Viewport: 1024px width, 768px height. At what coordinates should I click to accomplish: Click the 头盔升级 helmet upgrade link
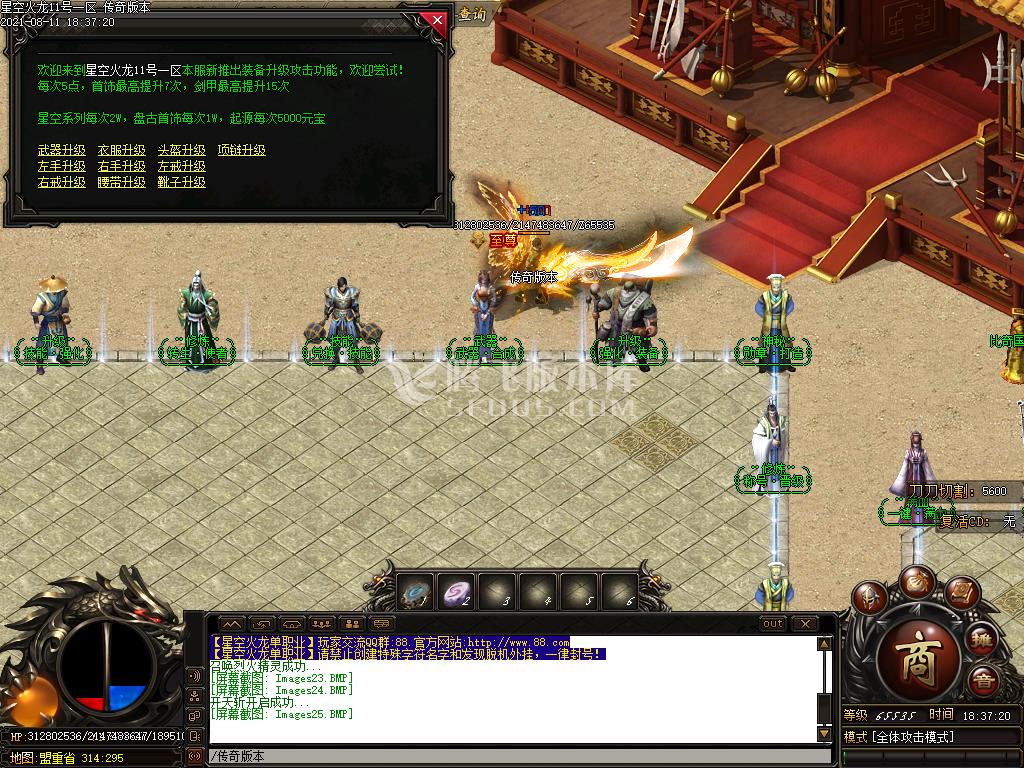182,150
